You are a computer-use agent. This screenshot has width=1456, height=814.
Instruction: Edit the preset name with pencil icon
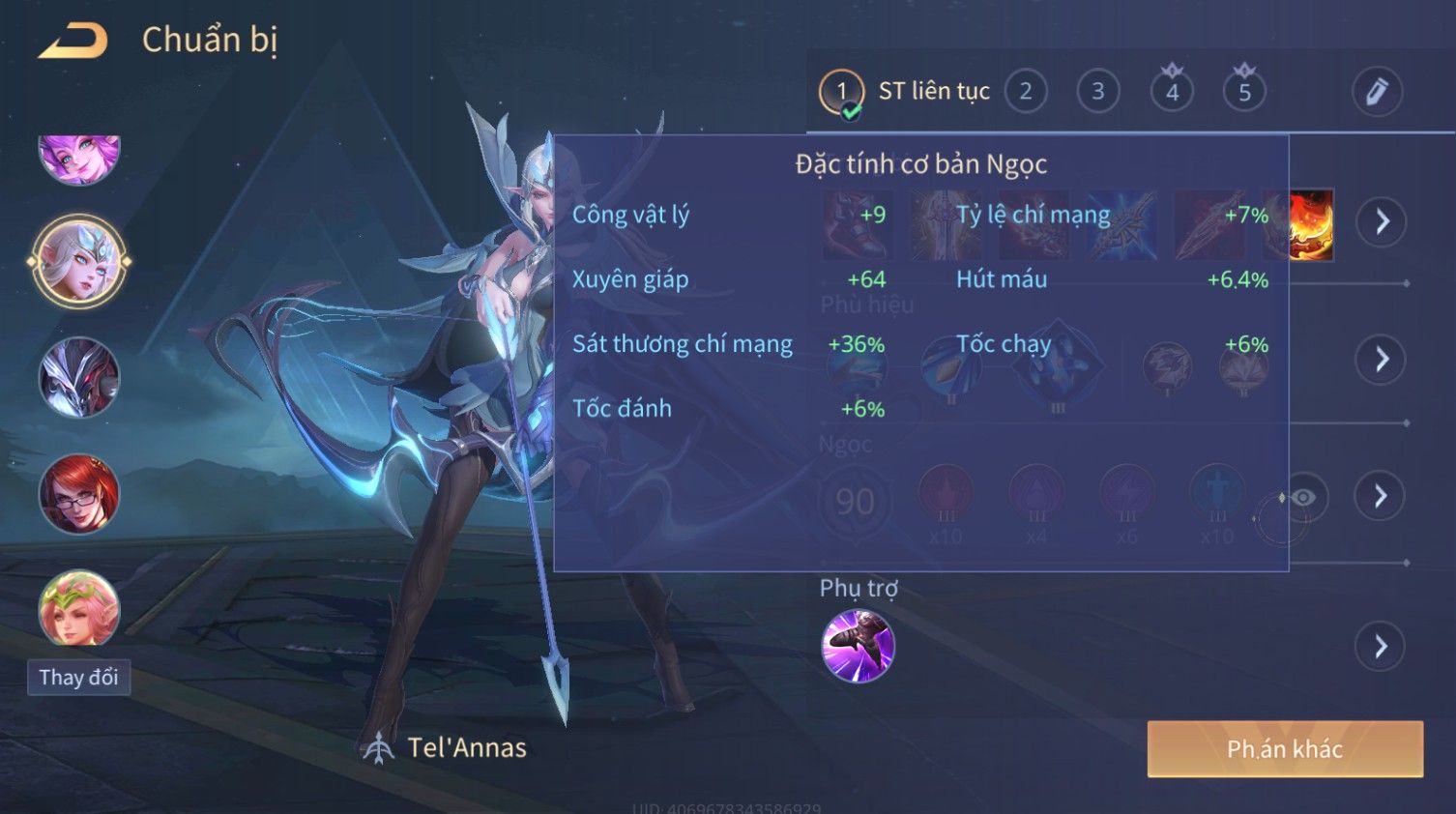1377,92
